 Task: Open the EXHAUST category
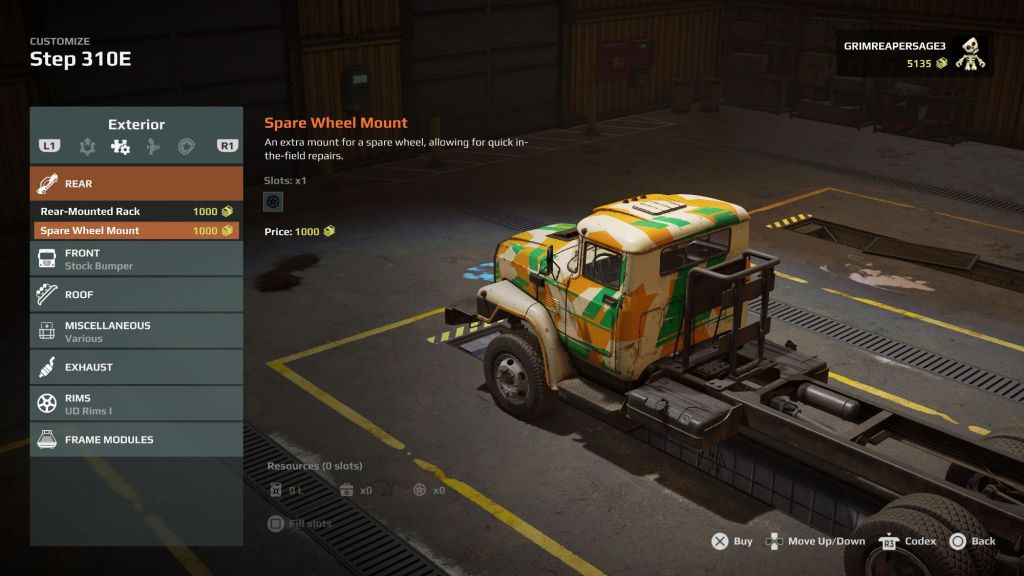tap(136, 367)
